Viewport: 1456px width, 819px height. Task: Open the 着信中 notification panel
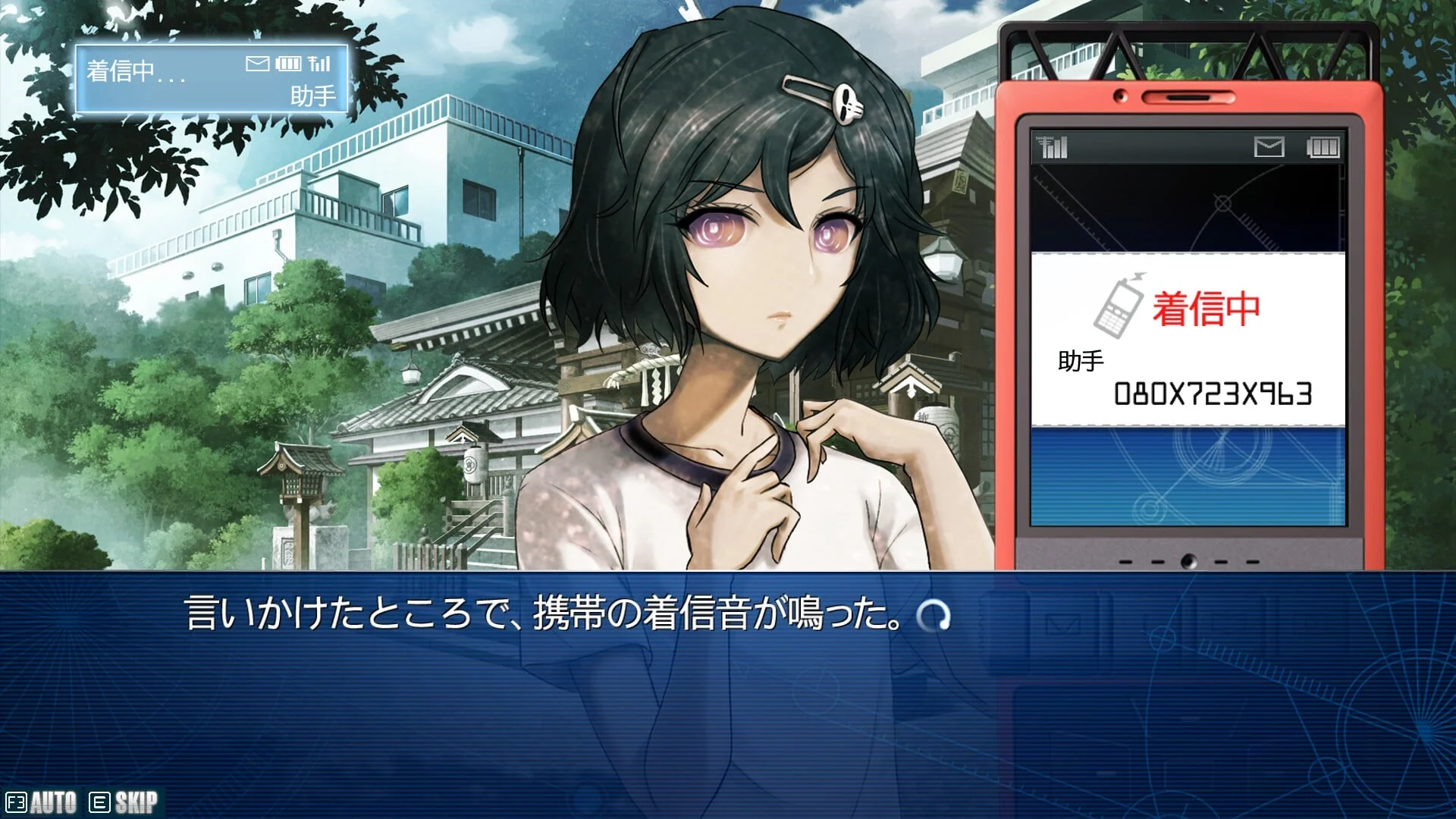[x=212, y=80]
